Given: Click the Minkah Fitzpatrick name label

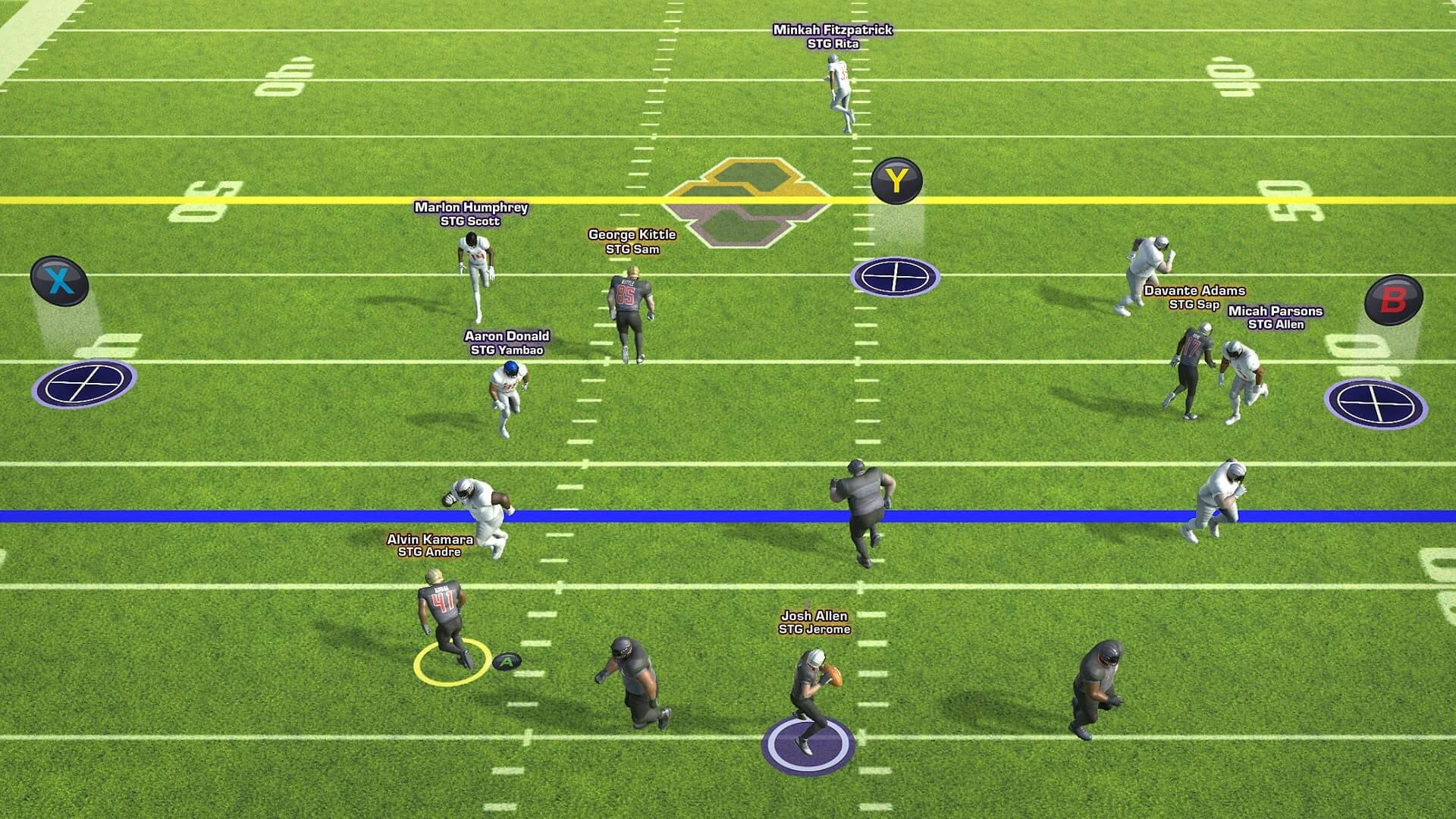Looking at the screenshot, I should pyautogui.click(x=832, y=36).
